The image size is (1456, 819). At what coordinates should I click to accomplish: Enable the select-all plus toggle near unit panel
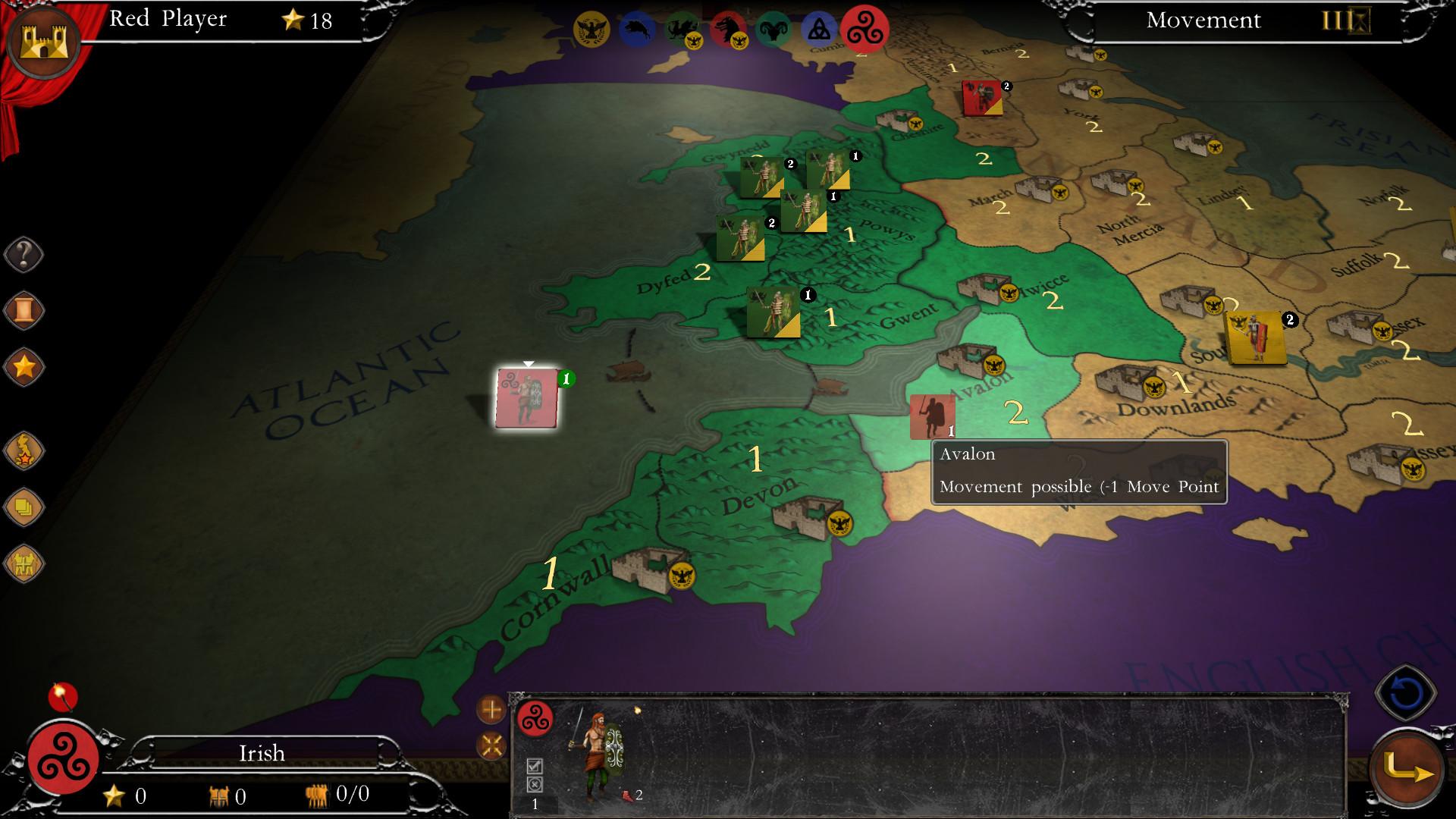pyautogui.click(x=491, y=710)
